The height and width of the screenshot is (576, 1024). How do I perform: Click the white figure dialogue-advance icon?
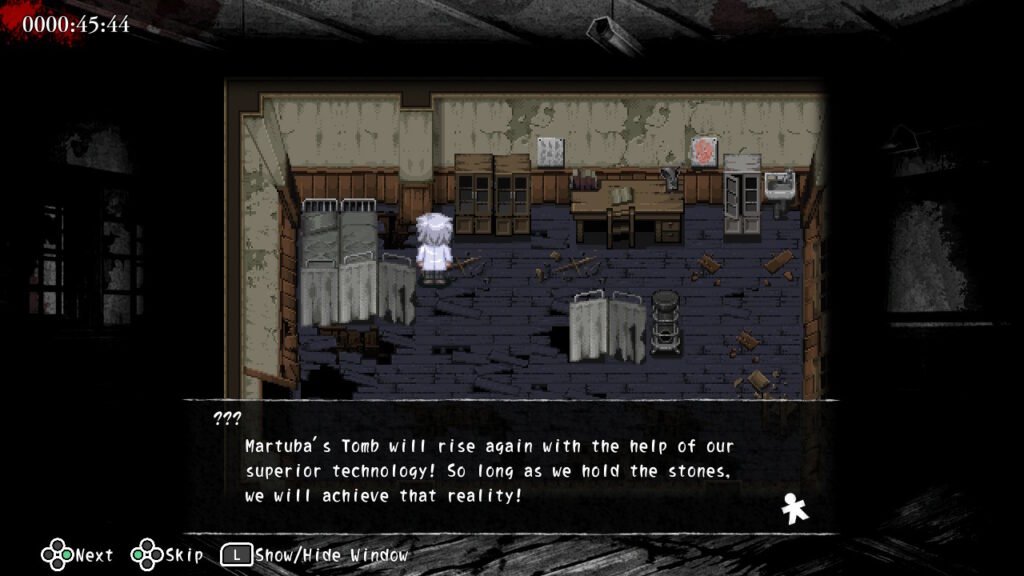[x=795, y=510]
